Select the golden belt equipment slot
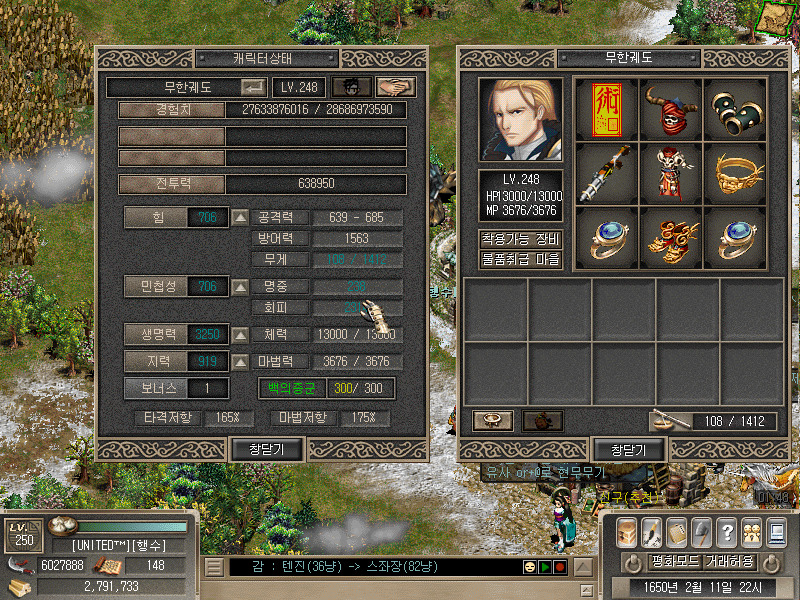Image resolution: width=800 pixels, height=600 pixels. click(x=734, y=173)
